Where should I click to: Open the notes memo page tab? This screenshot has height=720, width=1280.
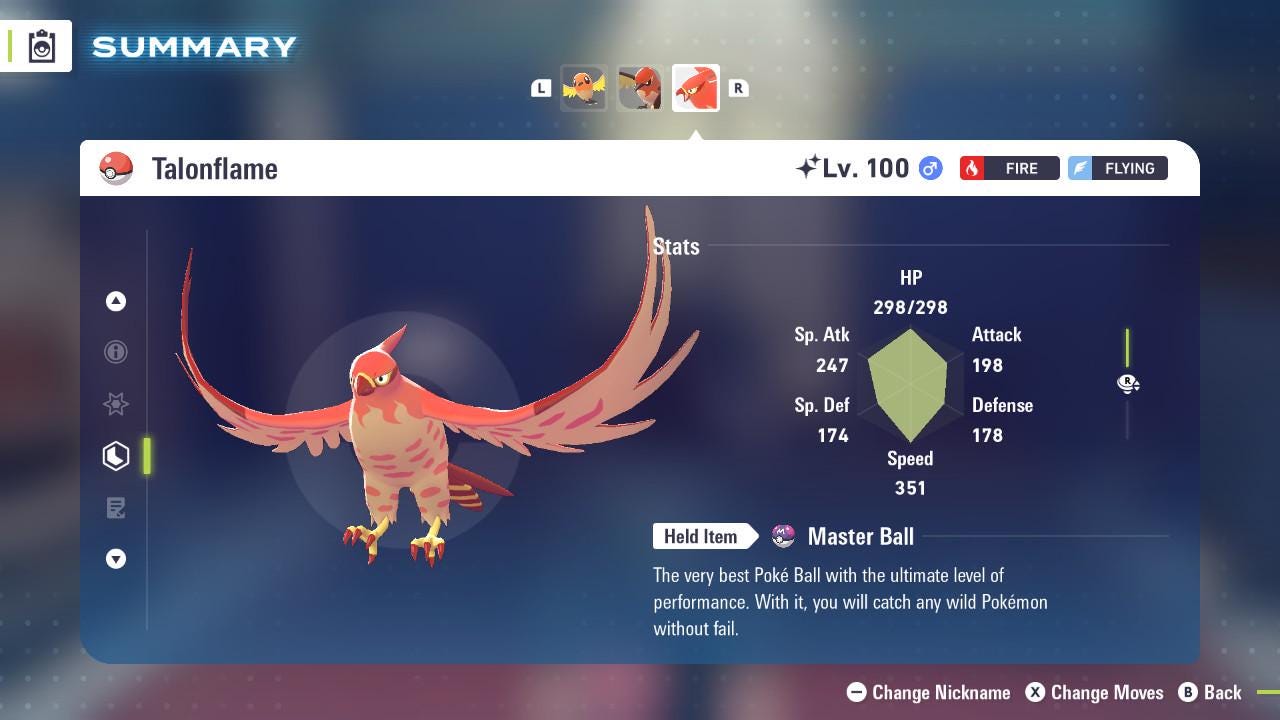point(116,508)
